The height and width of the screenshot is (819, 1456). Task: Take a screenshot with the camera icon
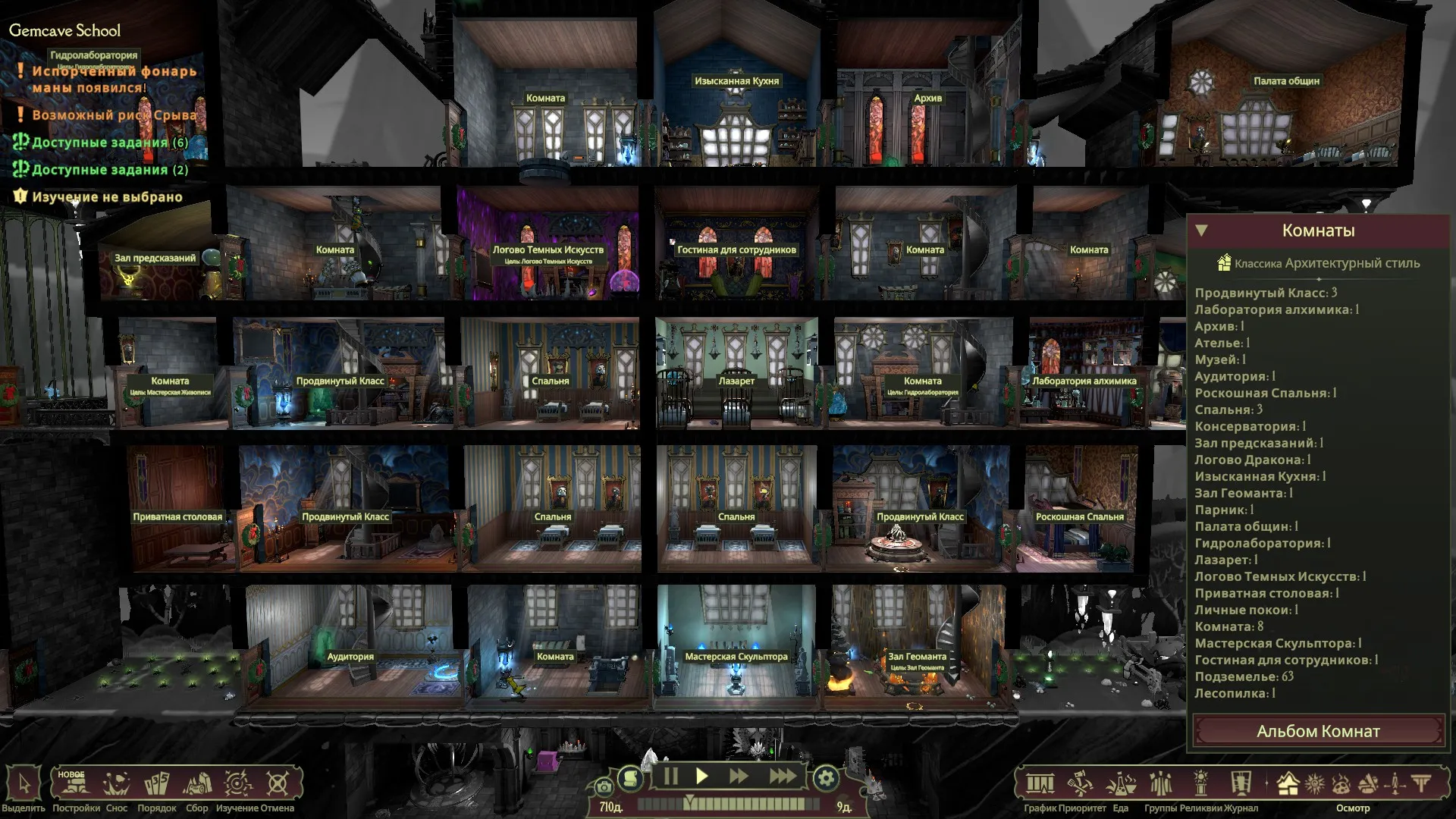pos(604,786)
